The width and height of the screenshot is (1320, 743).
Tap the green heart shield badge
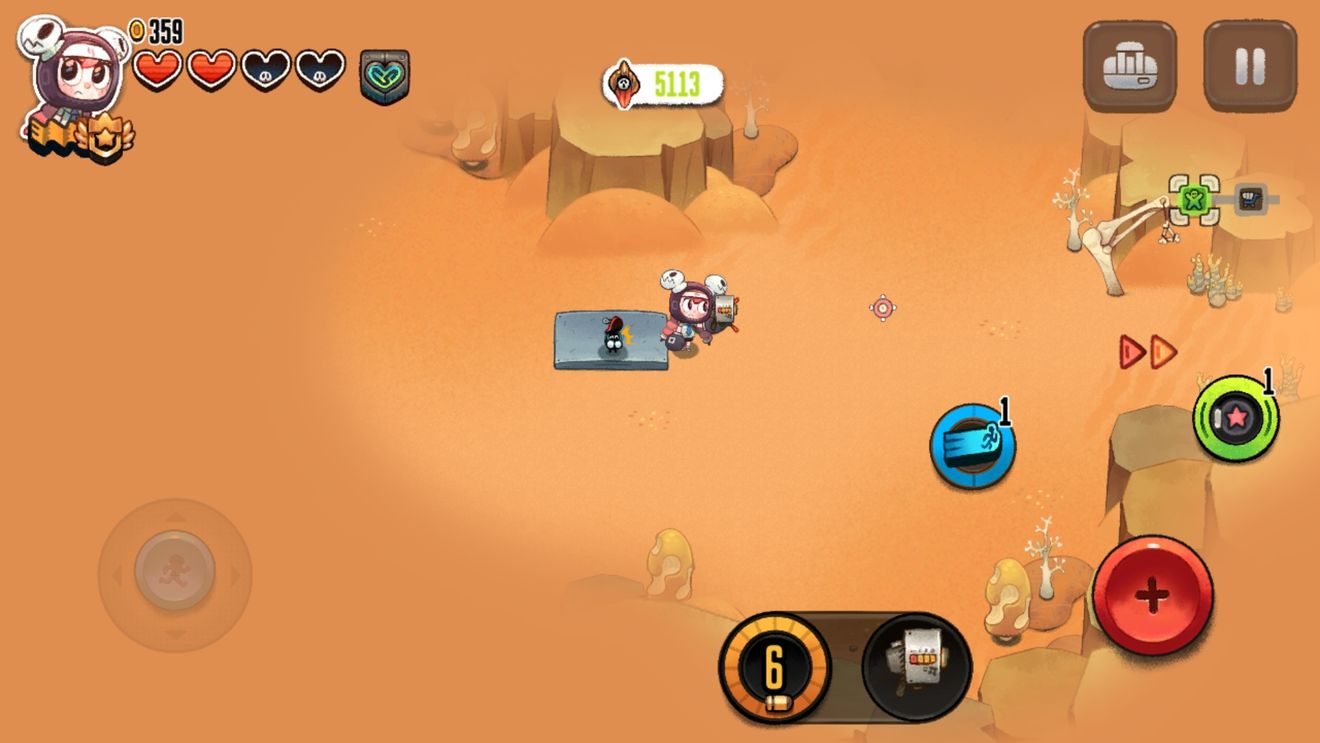point(385,76)
